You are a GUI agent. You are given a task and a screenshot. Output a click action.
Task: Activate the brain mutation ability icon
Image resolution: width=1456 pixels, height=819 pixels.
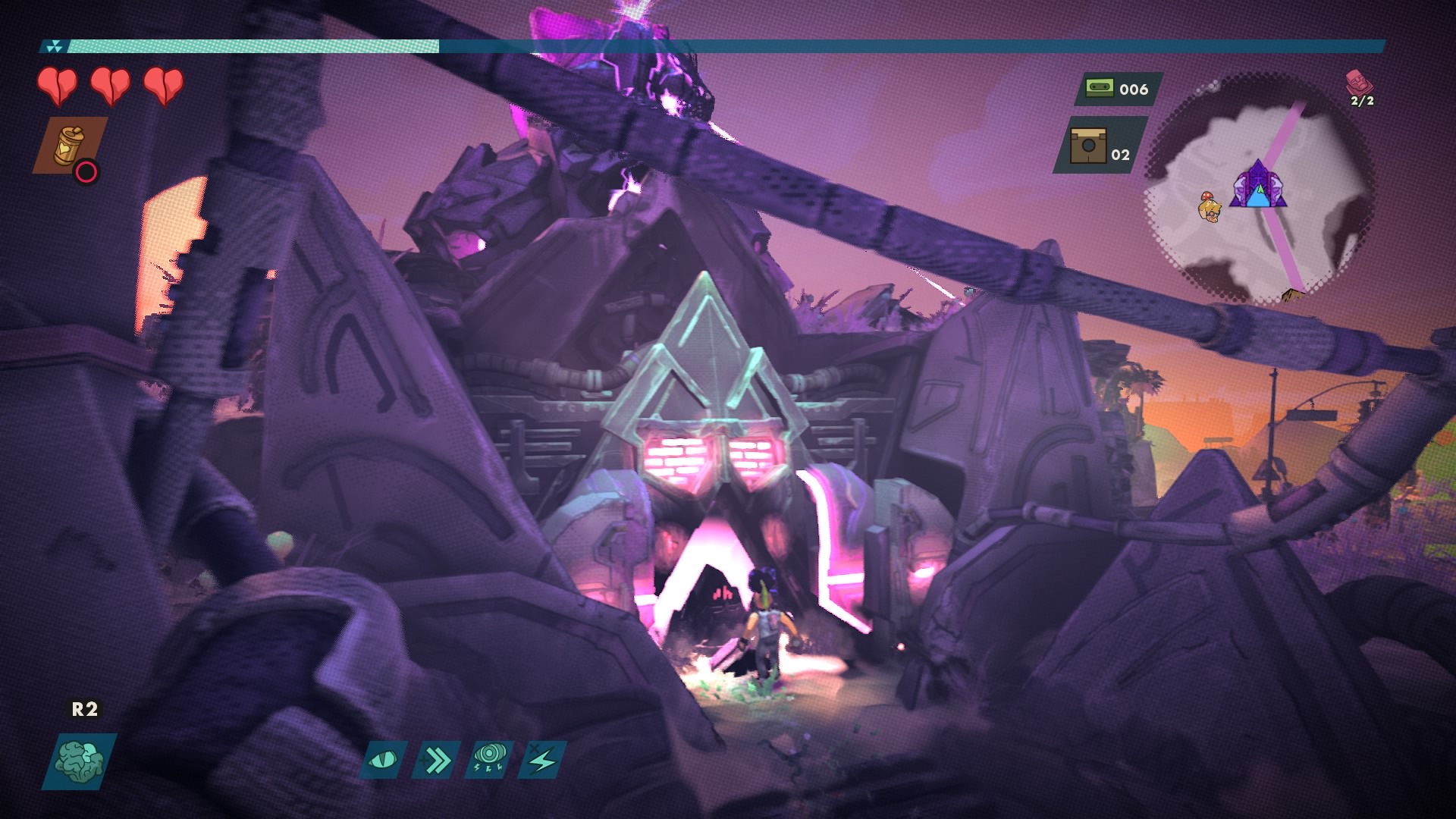pos(80,761)
